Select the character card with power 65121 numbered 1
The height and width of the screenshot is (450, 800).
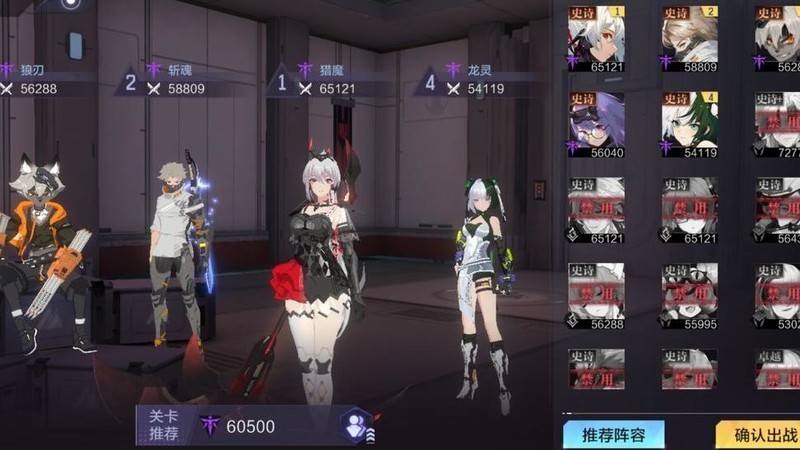(x=596, y=42)
